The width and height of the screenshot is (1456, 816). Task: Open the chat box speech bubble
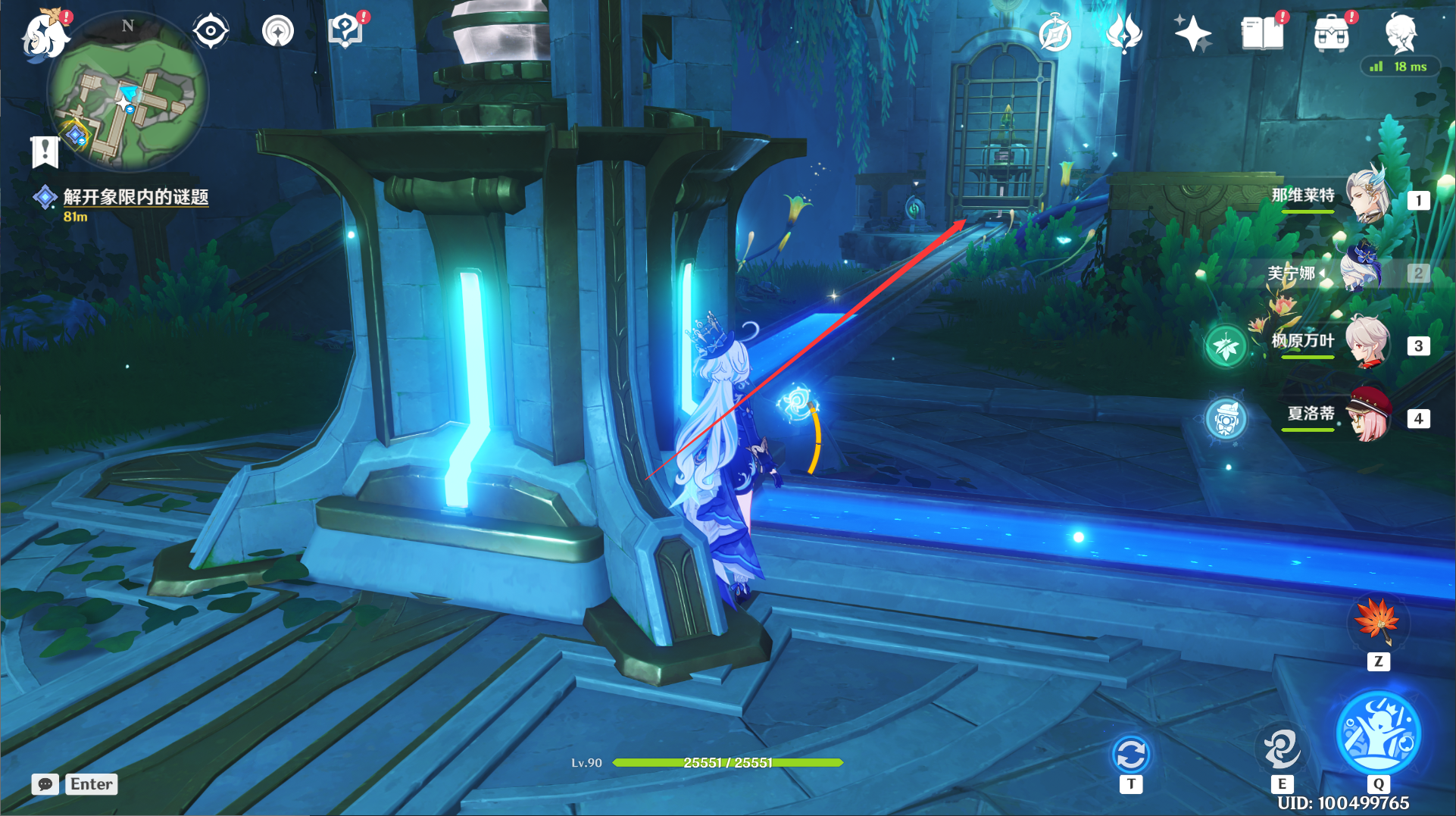[45, 784]
